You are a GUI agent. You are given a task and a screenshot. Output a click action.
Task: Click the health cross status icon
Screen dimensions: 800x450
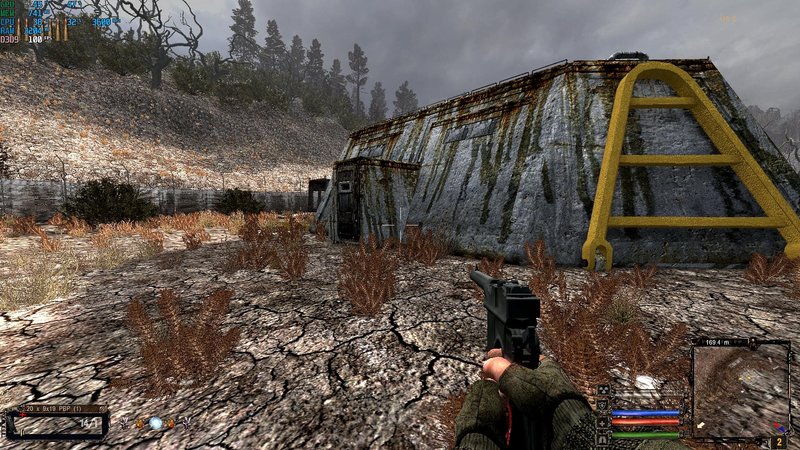click(x=603, y=423)
